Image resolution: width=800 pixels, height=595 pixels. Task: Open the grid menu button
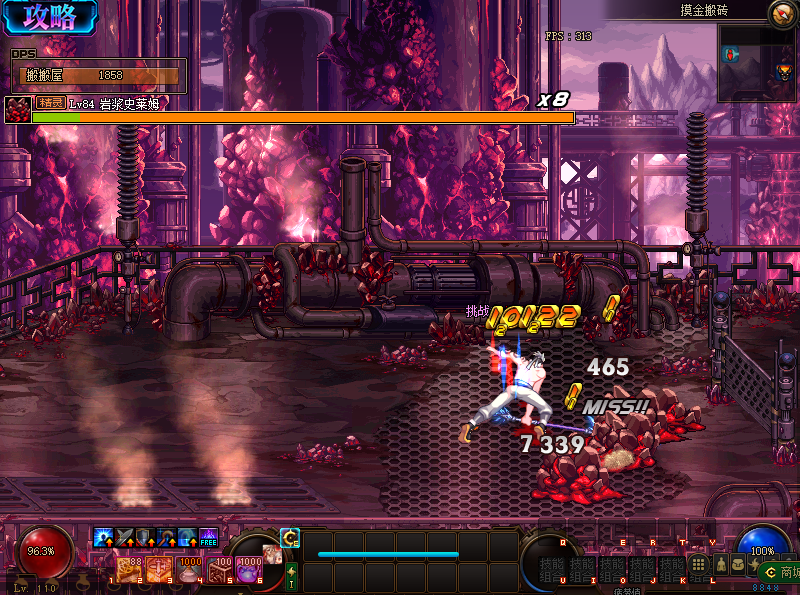[x=699, y=565]
